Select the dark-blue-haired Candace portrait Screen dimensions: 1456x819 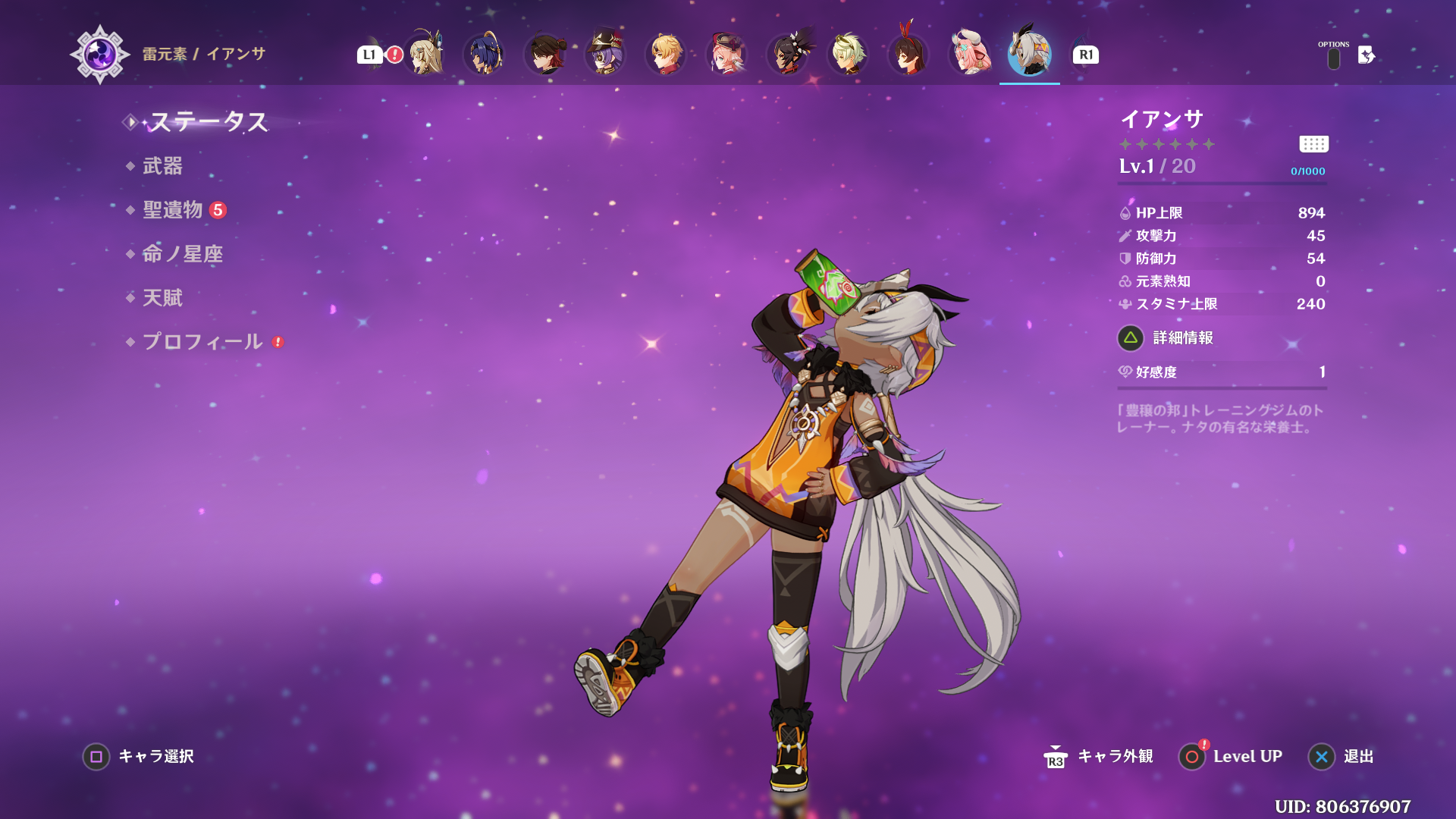[x=484, y=55]
